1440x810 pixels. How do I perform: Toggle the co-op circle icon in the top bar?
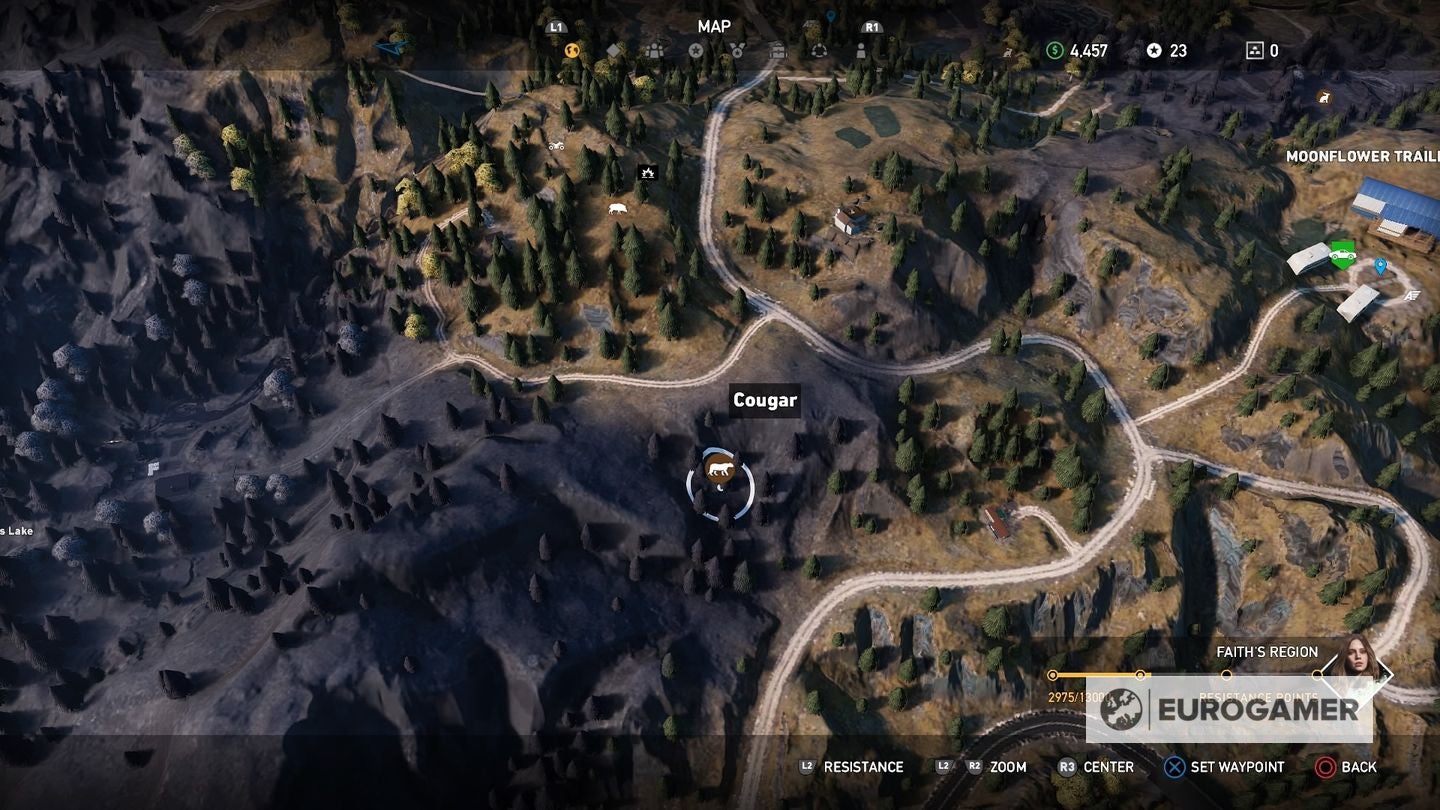click(820, 49)
